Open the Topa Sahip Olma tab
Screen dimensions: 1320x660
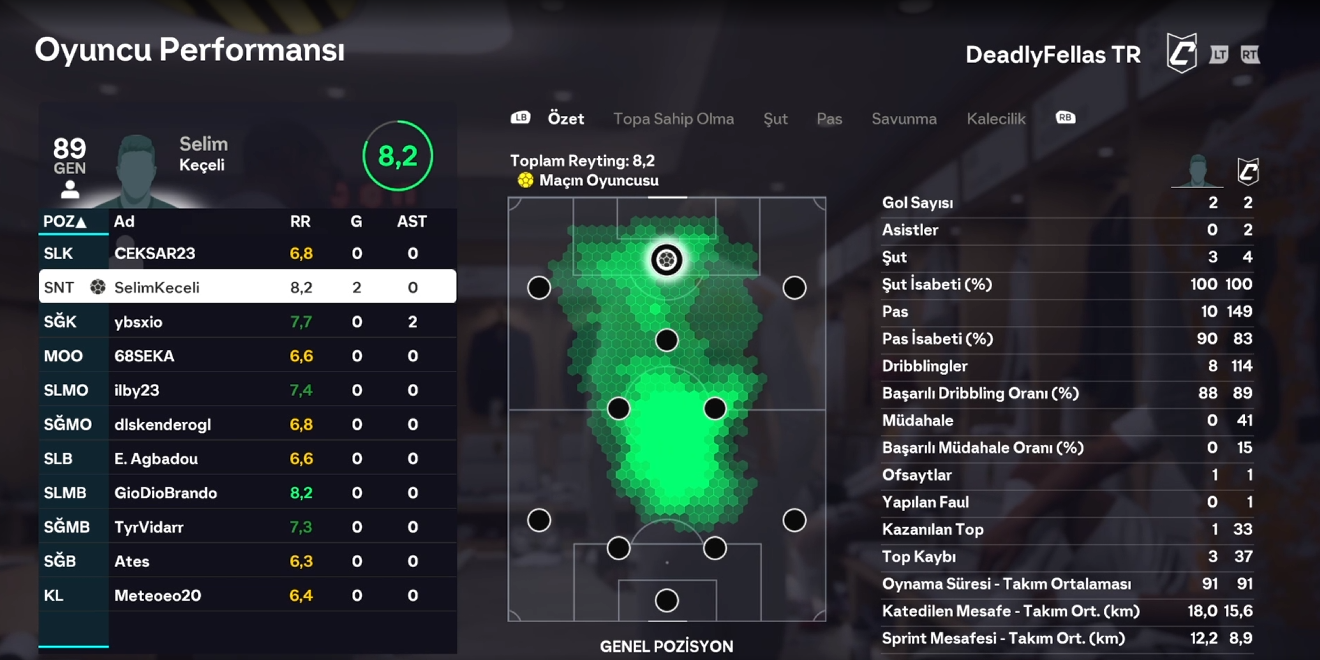click(673, 119)
